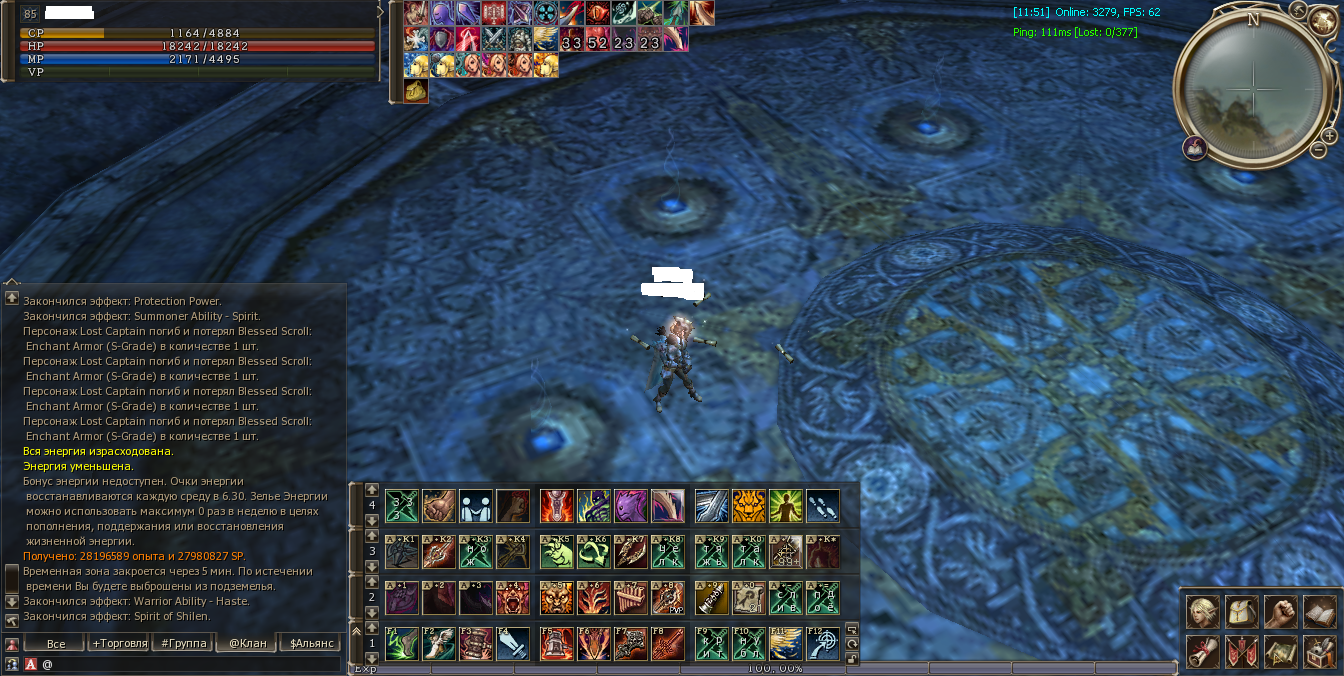
Task: Open the actions fist menu icon
Action: coord(1280,612)
